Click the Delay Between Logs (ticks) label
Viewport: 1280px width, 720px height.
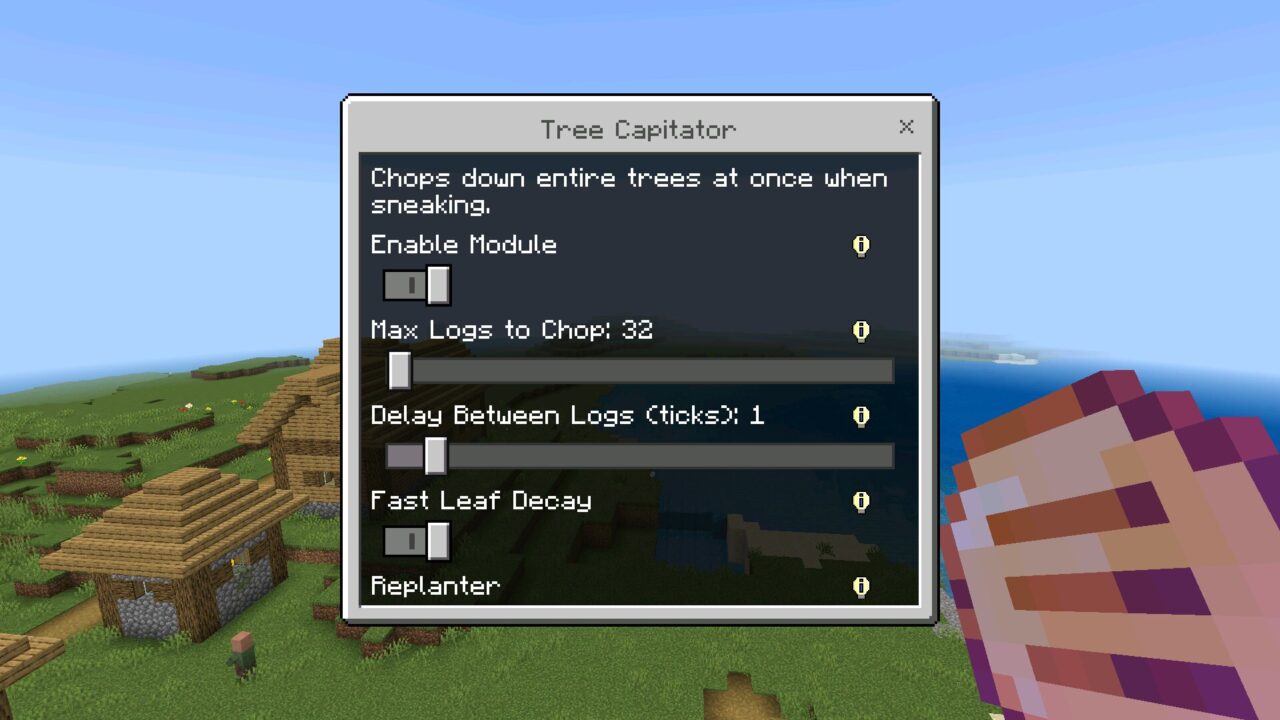click(566, 416)
